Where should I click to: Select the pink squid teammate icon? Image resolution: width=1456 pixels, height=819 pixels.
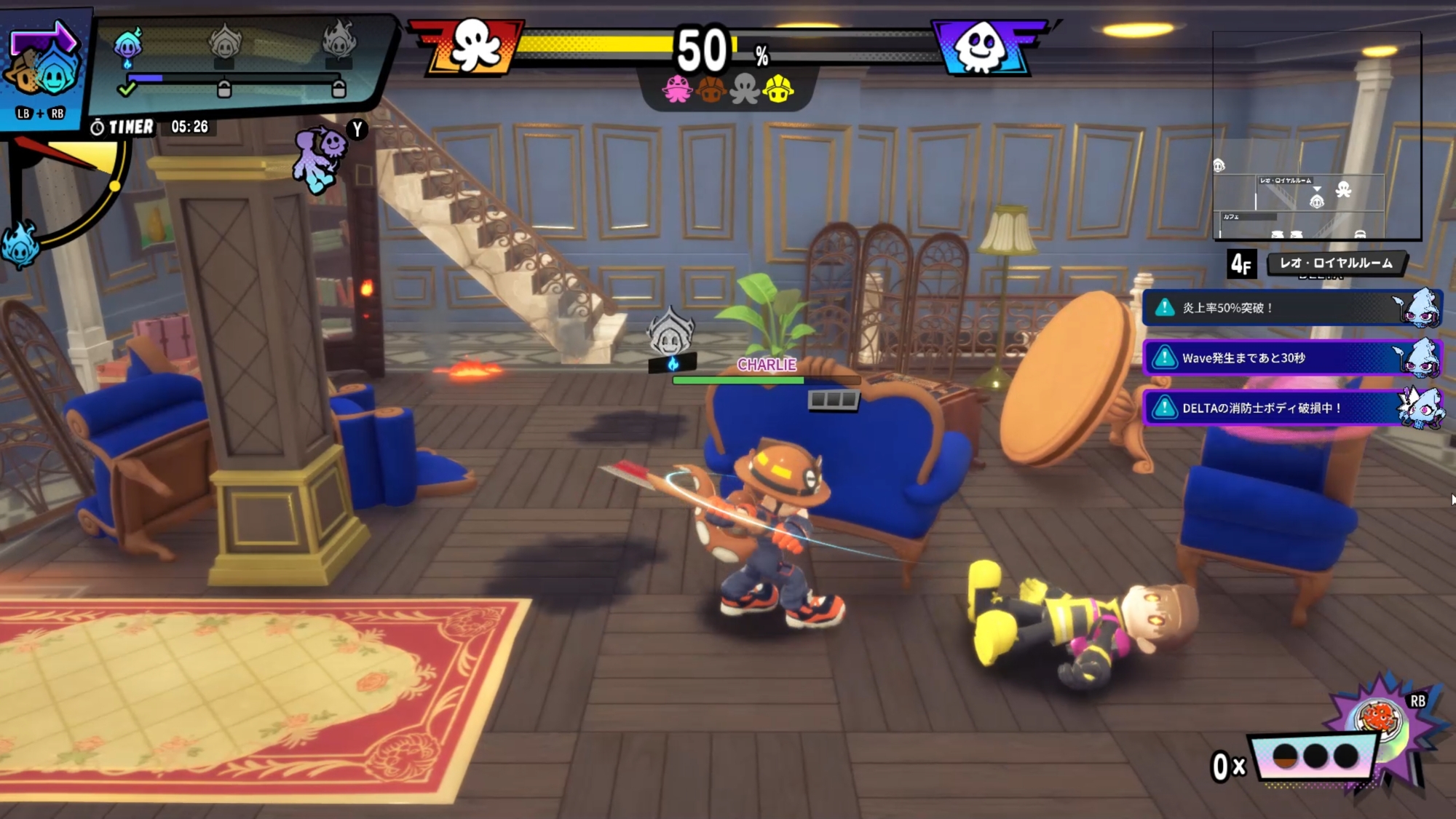(x=677, y=90)
